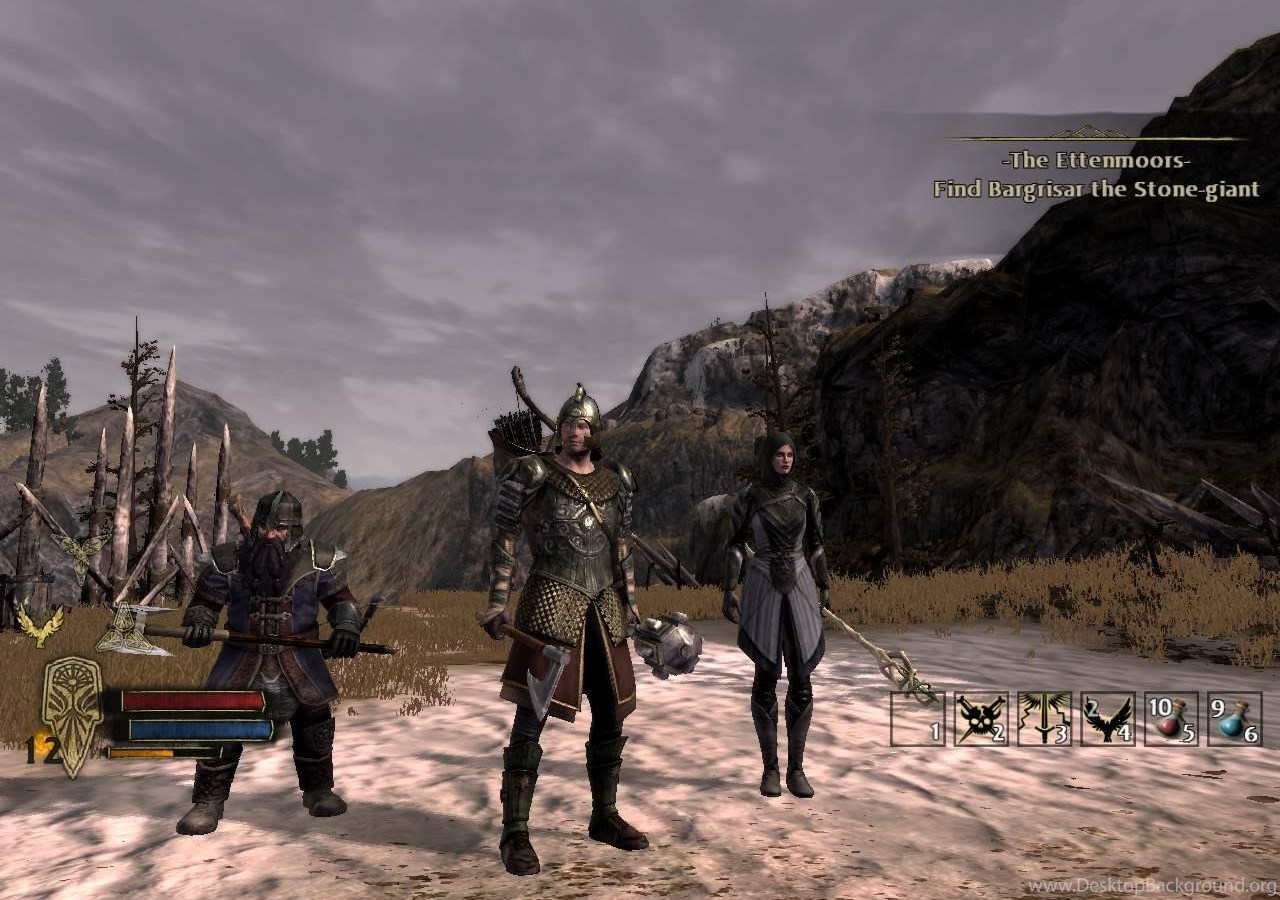This screenshot has width=1280, height=900.
Task: Choose the moth-shaped companion emblem
Action: tap(80, 551)
